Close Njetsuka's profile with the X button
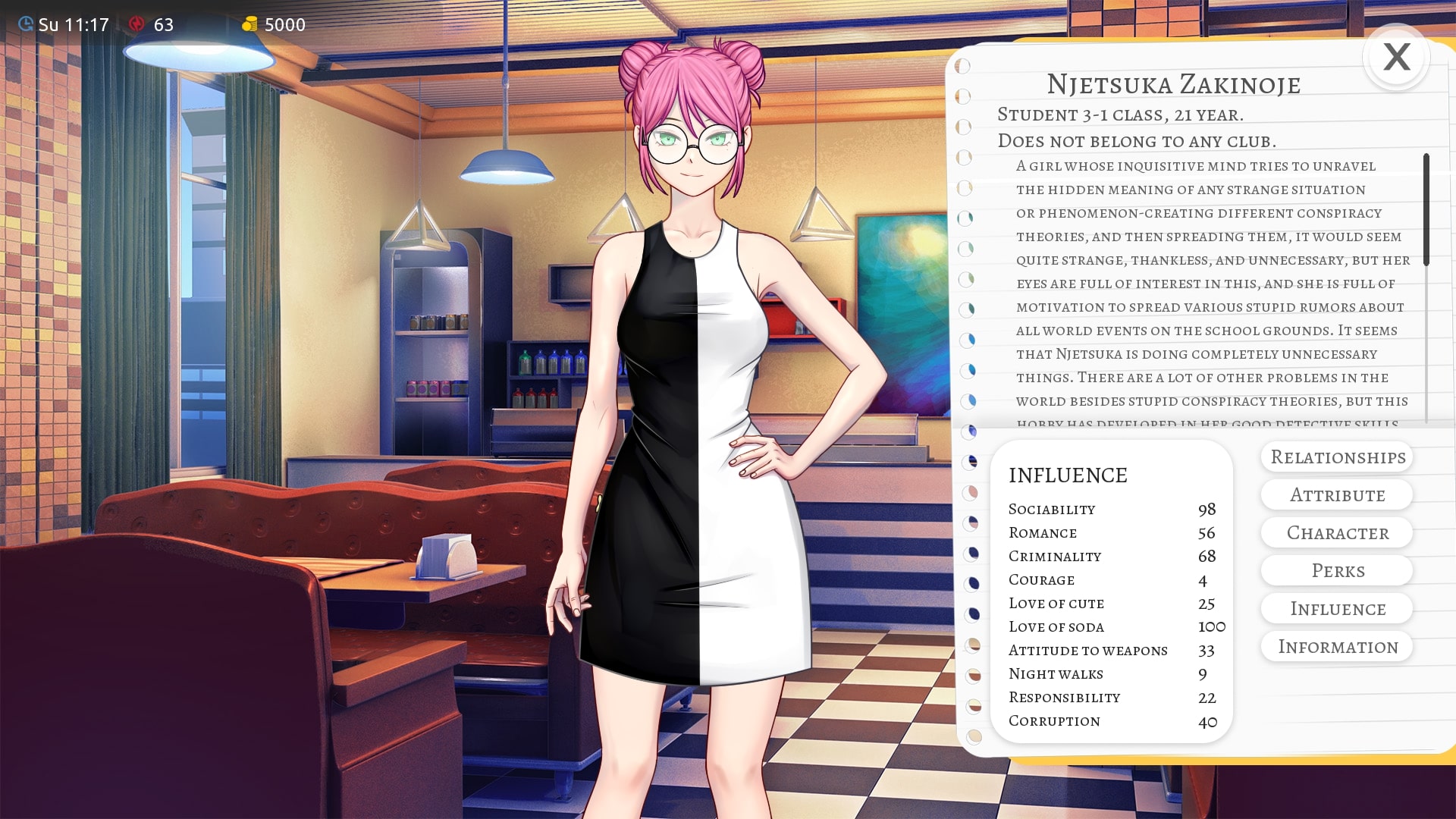Viewport: 1456px width, 819px height. point(1396,57)
